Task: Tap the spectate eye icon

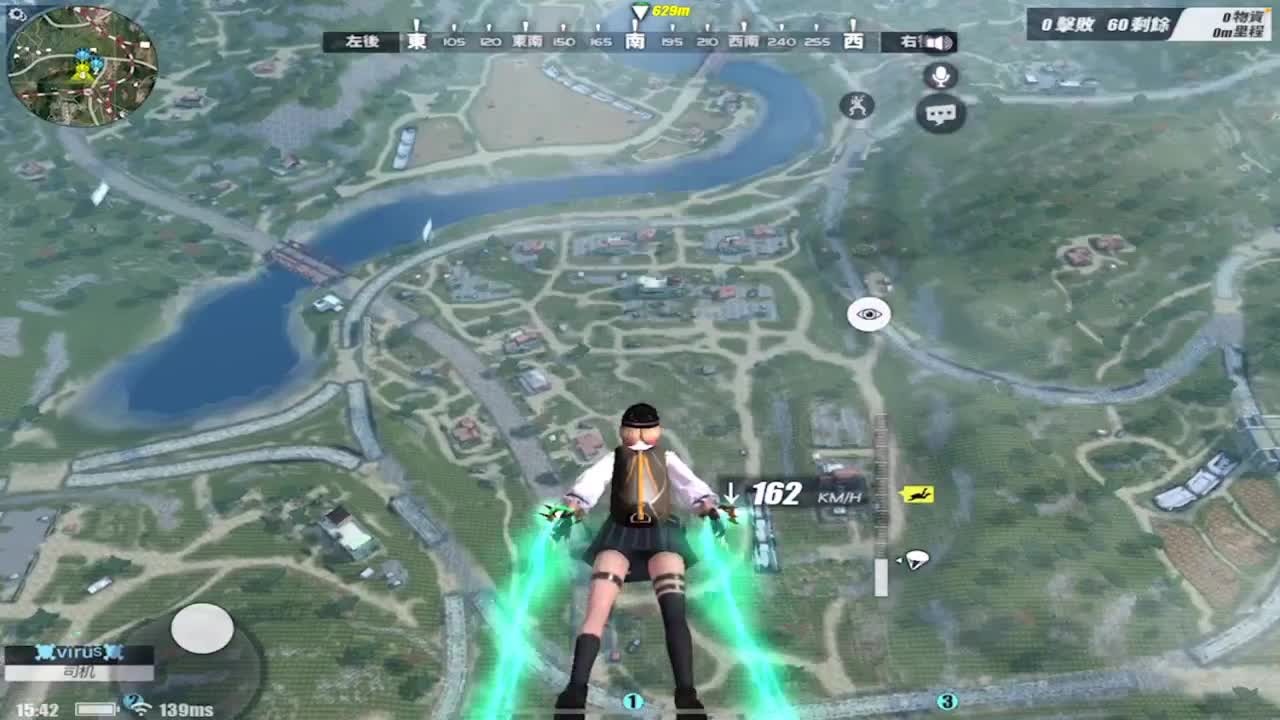Action: [x=867, y=313]
